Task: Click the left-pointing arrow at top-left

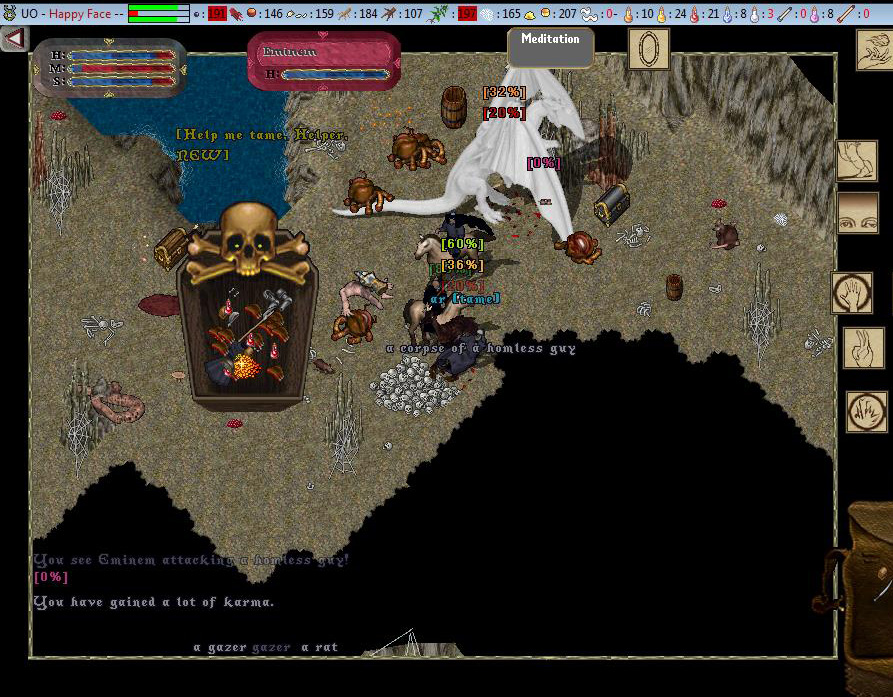Action: [14, 39]
